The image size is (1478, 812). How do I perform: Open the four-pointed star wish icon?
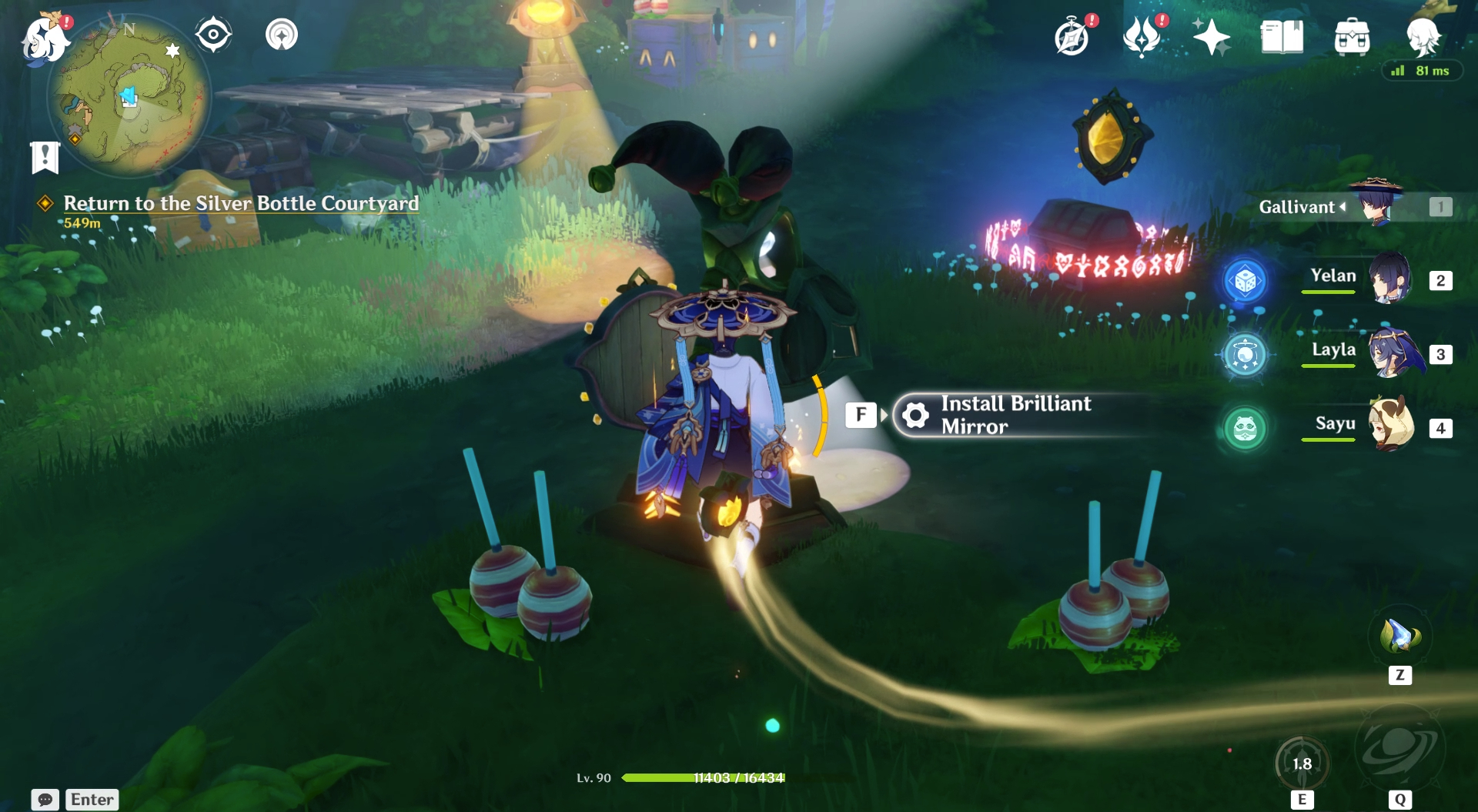tap(1210, 37)
